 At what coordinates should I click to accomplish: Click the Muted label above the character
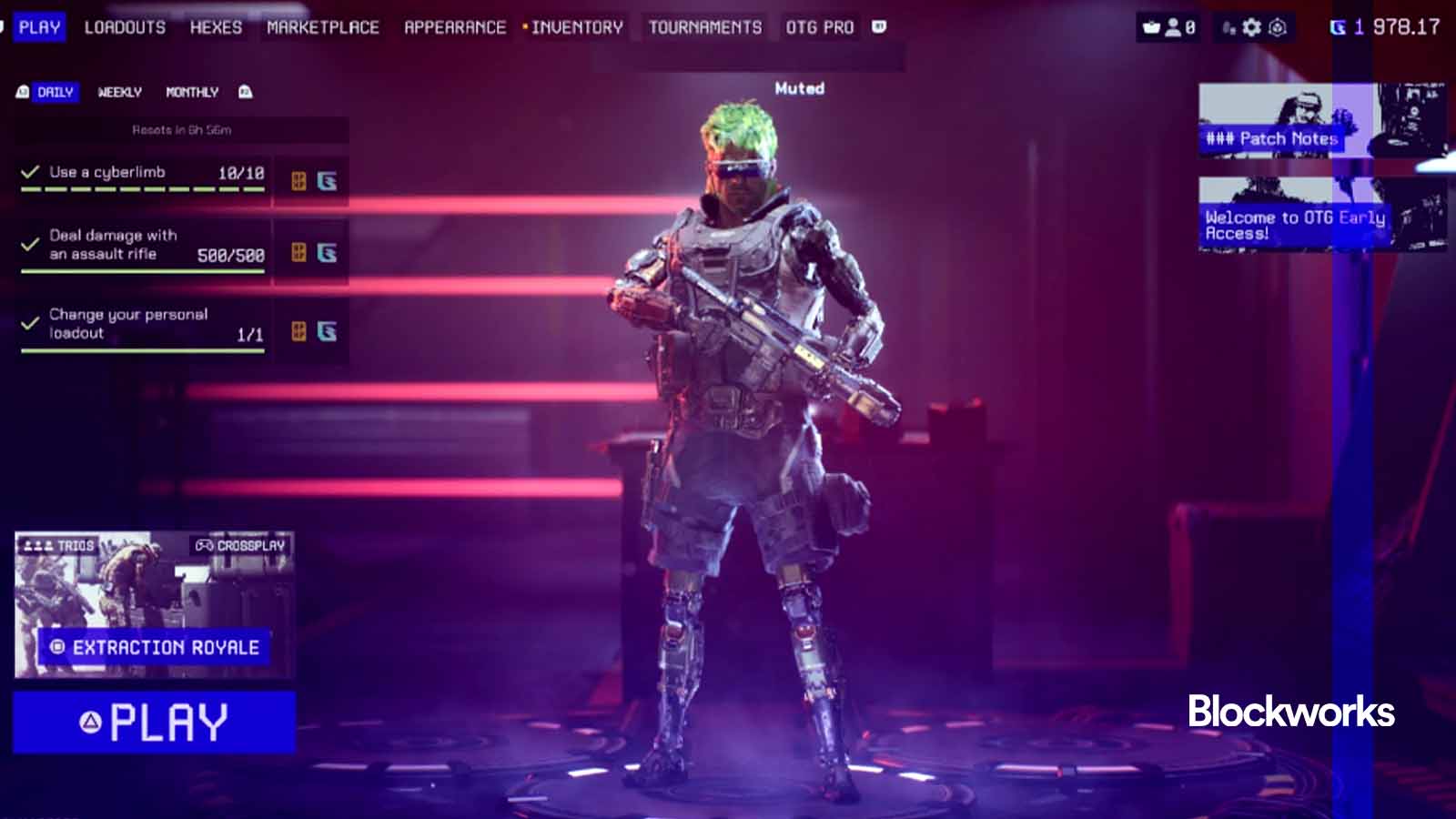[x=800, y=88]
